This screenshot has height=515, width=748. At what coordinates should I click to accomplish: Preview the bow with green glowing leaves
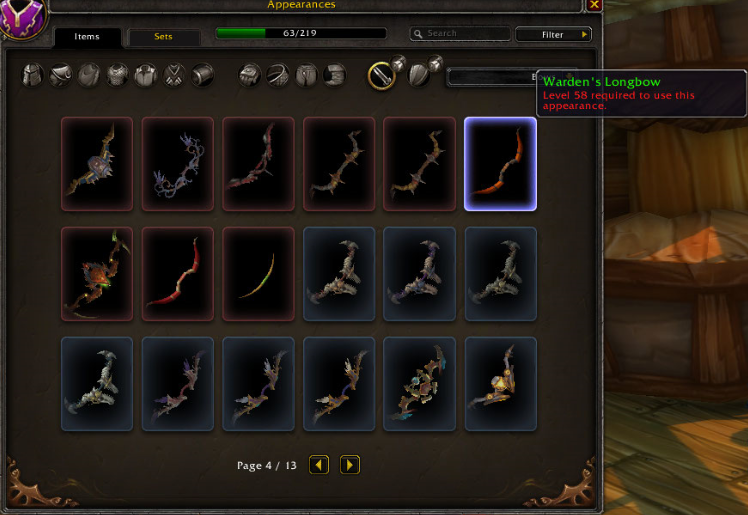click(97, 274)
